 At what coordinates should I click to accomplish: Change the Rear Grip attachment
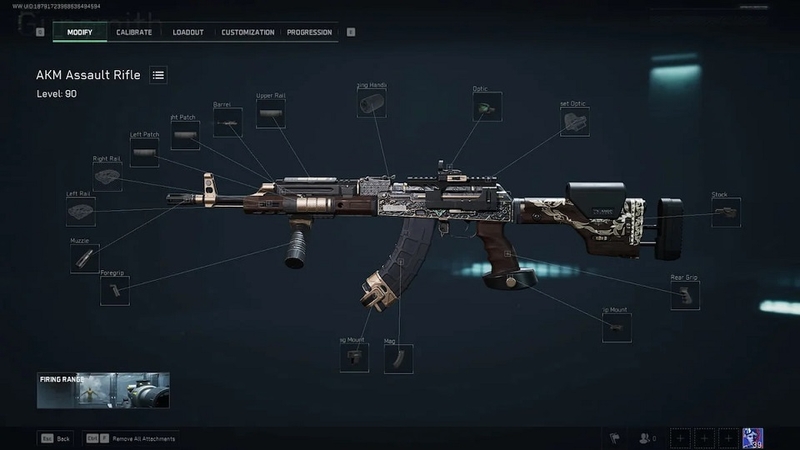coord(684,296)
